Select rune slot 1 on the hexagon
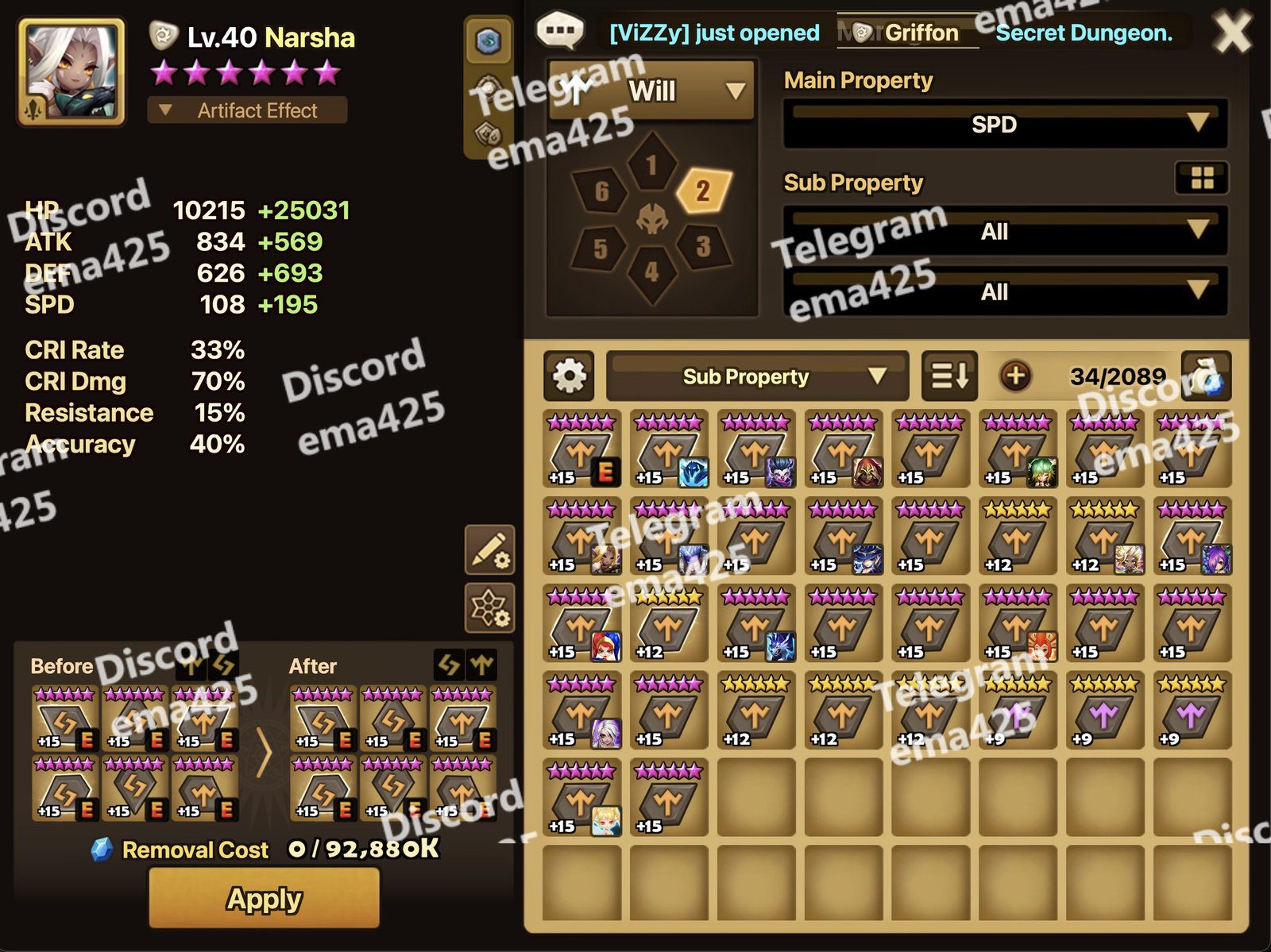 coord(651,165)
